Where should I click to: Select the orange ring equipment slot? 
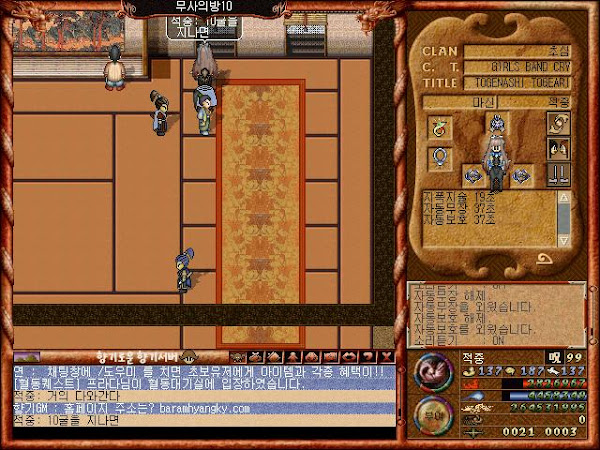[438, 127]
